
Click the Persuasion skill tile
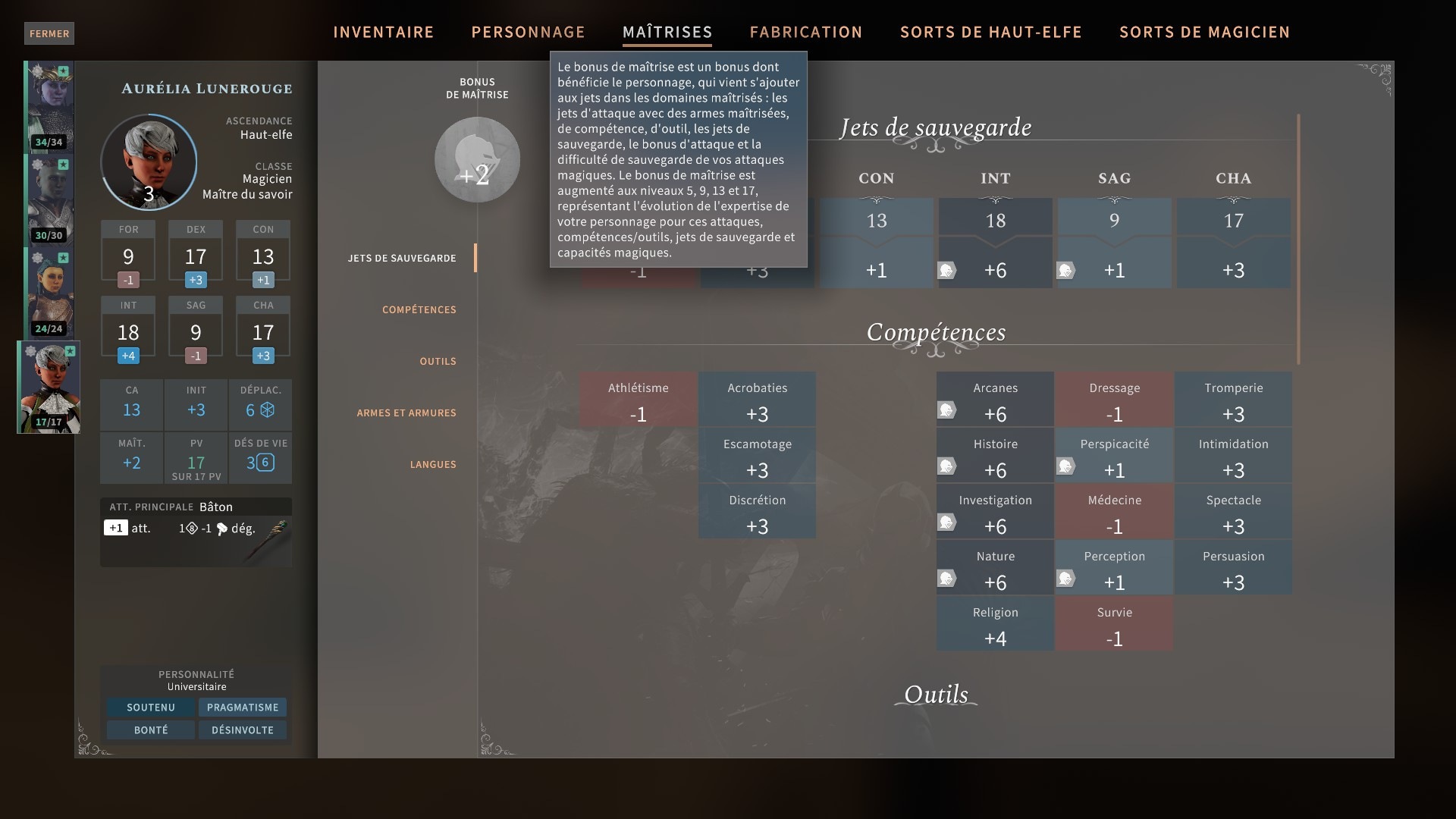tap(1233, 568)
